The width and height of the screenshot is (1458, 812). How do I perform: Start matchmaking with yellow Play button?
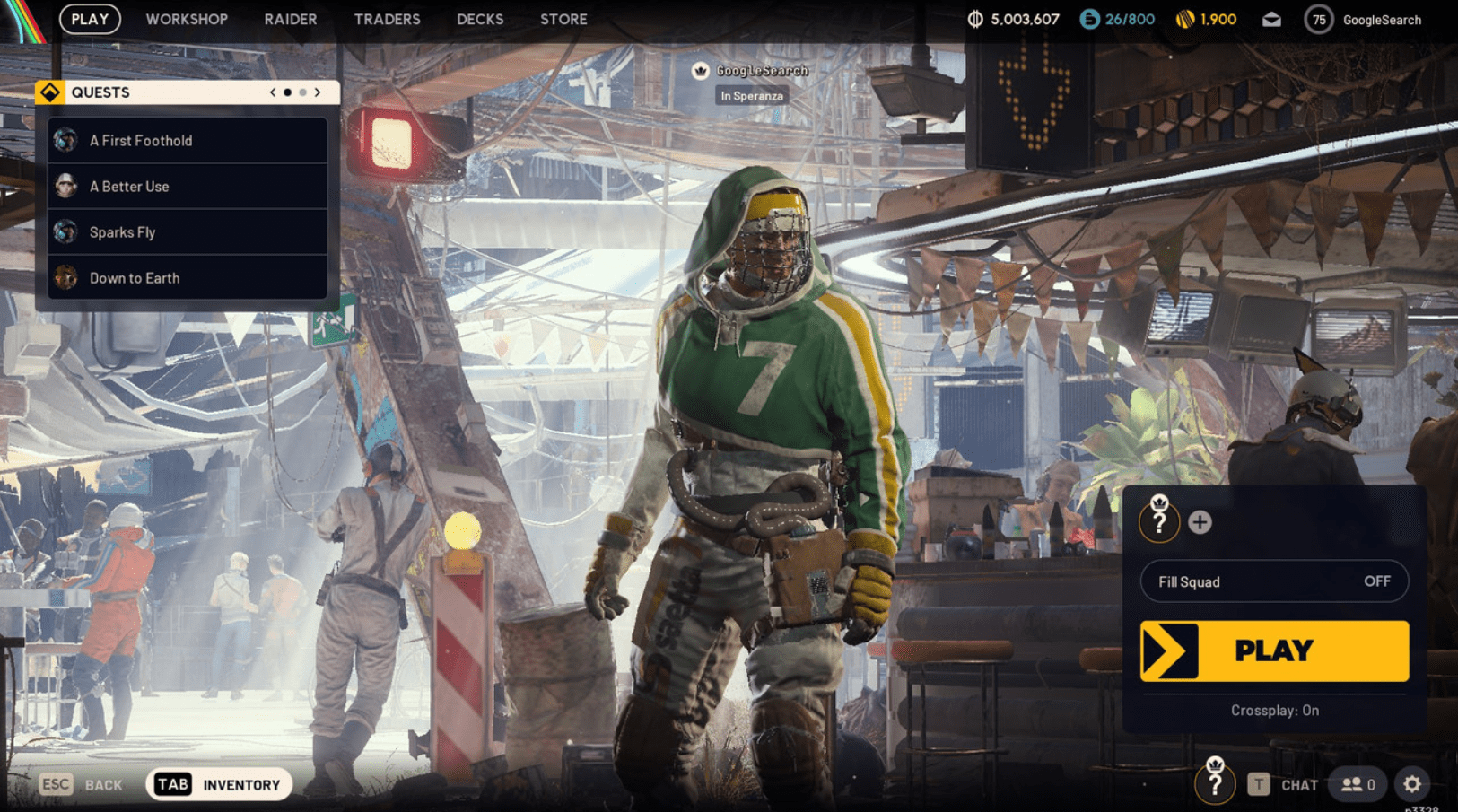(1274, 650)
